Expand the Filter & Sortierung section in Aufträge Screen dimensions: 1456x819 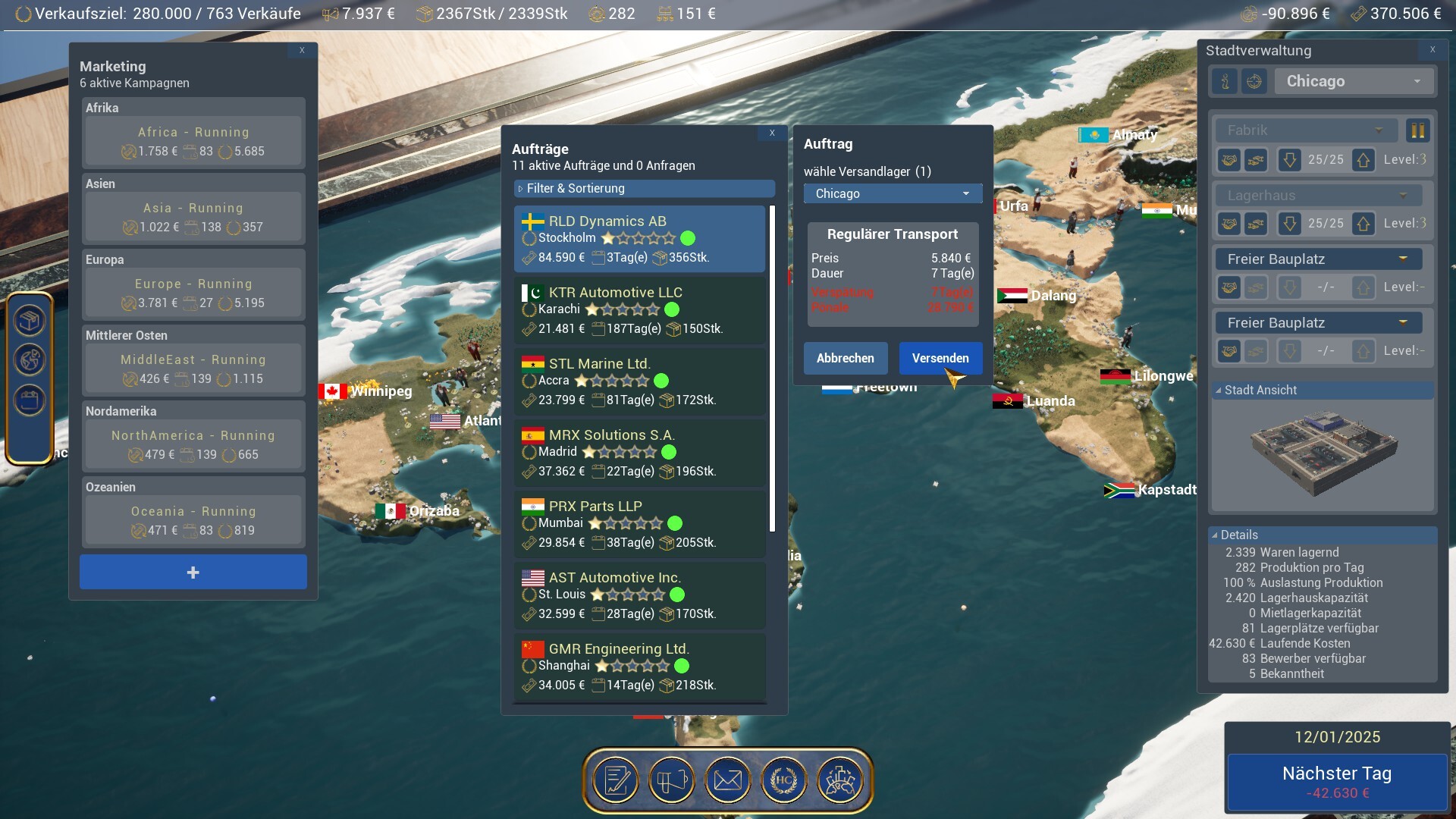pyautogui.click(x=643, y=188)
